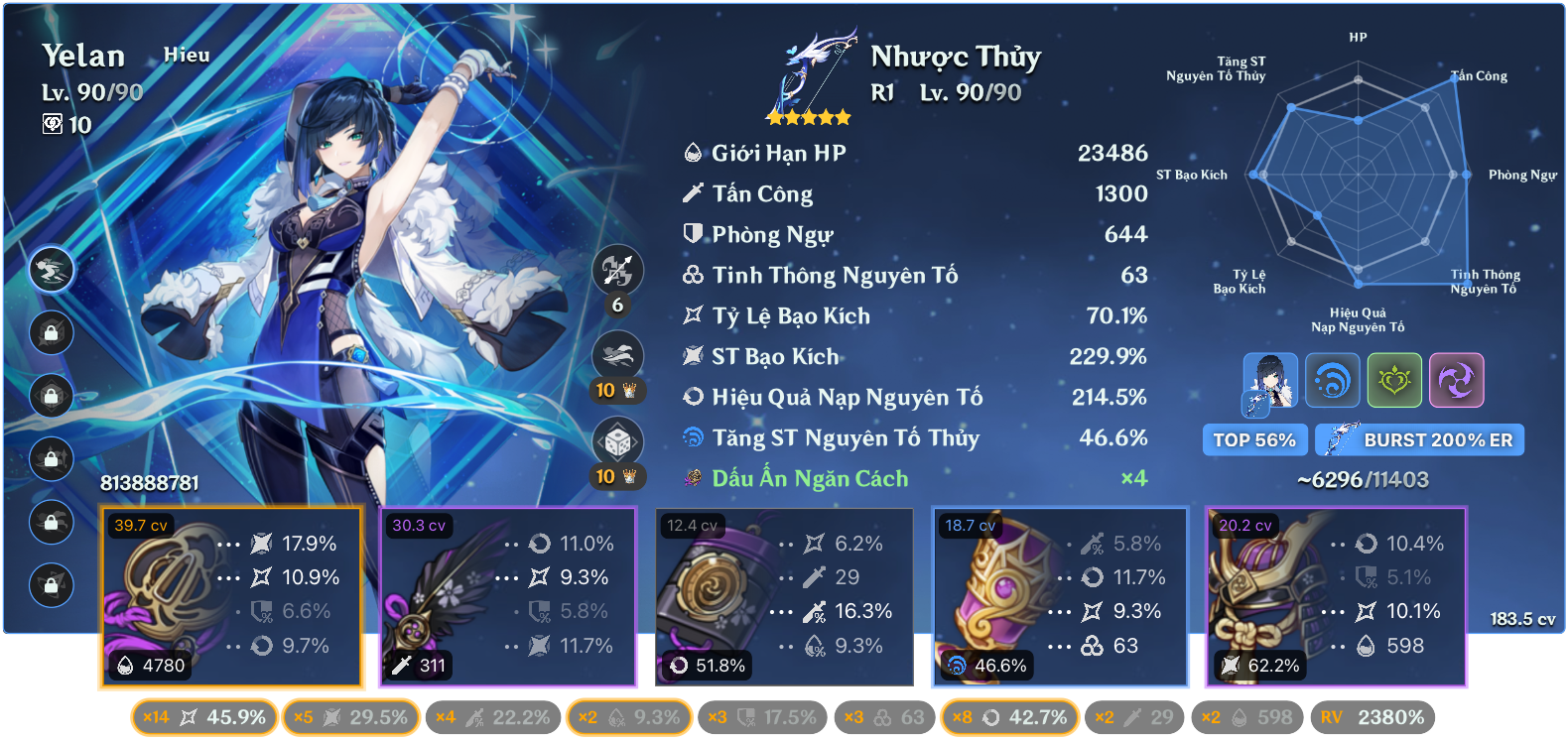Select the flower artifact with 39.7 cv
1568x741 pixels.
click(232, 595)
